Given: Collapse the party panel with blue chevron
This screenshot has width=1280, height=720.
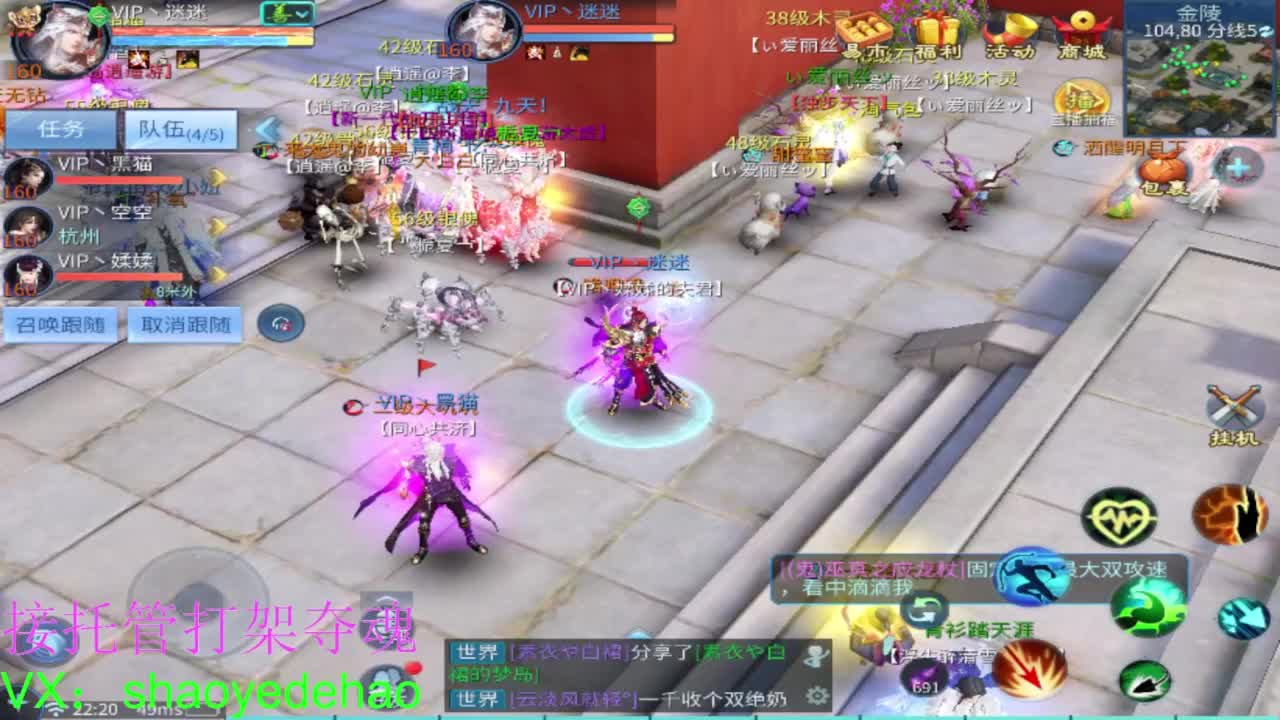Looking at the screenshot, I should [x=264, y=130].
